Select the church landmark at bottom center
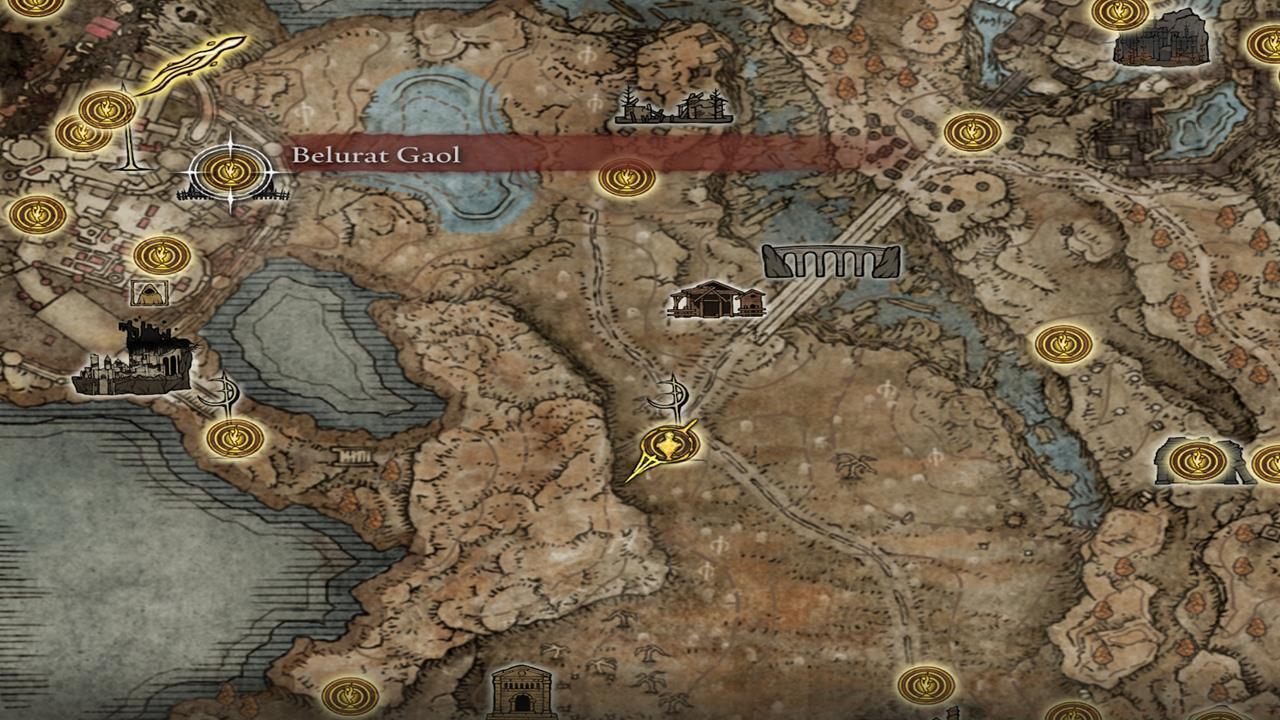The height and width of the screenshot is (720, 1280). pyautogui.click(x=524, y=697)
